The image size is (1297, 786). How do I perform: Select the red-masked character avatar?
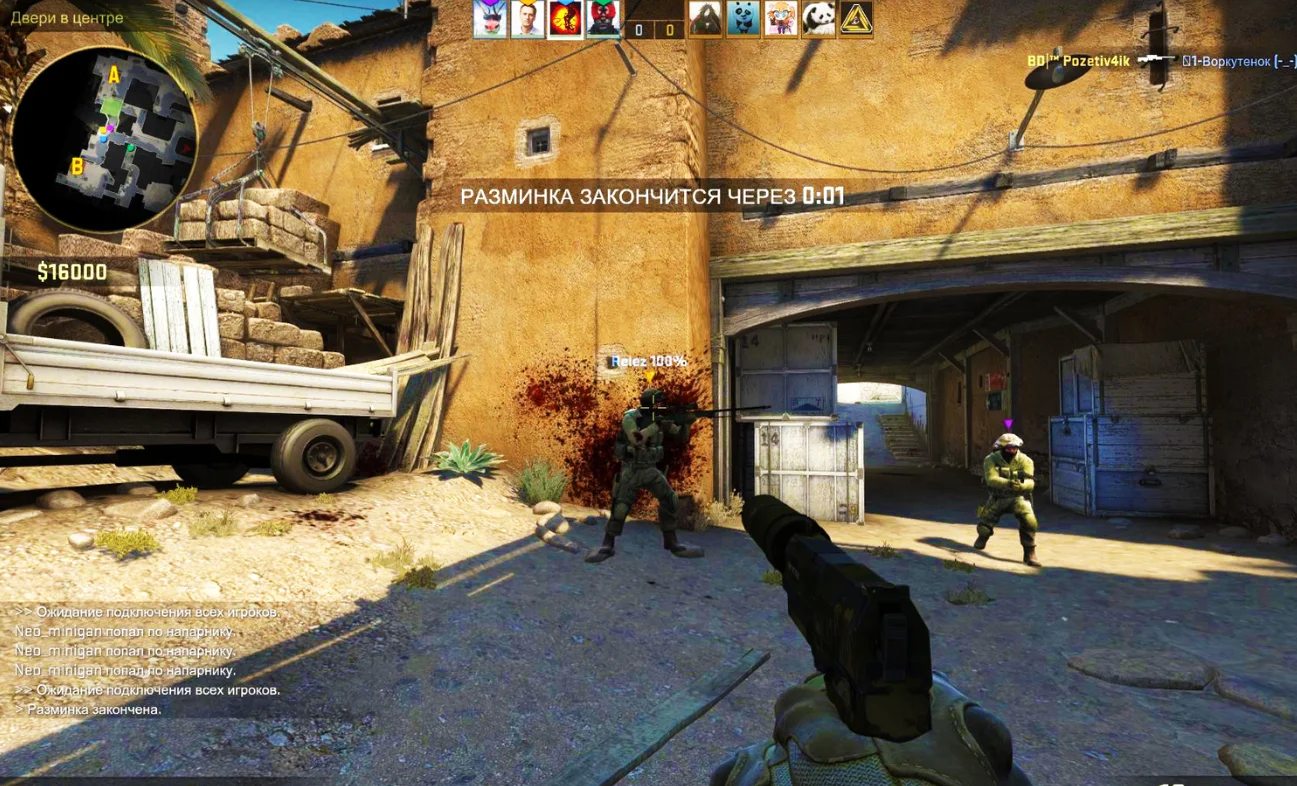(x=603, y=19)
